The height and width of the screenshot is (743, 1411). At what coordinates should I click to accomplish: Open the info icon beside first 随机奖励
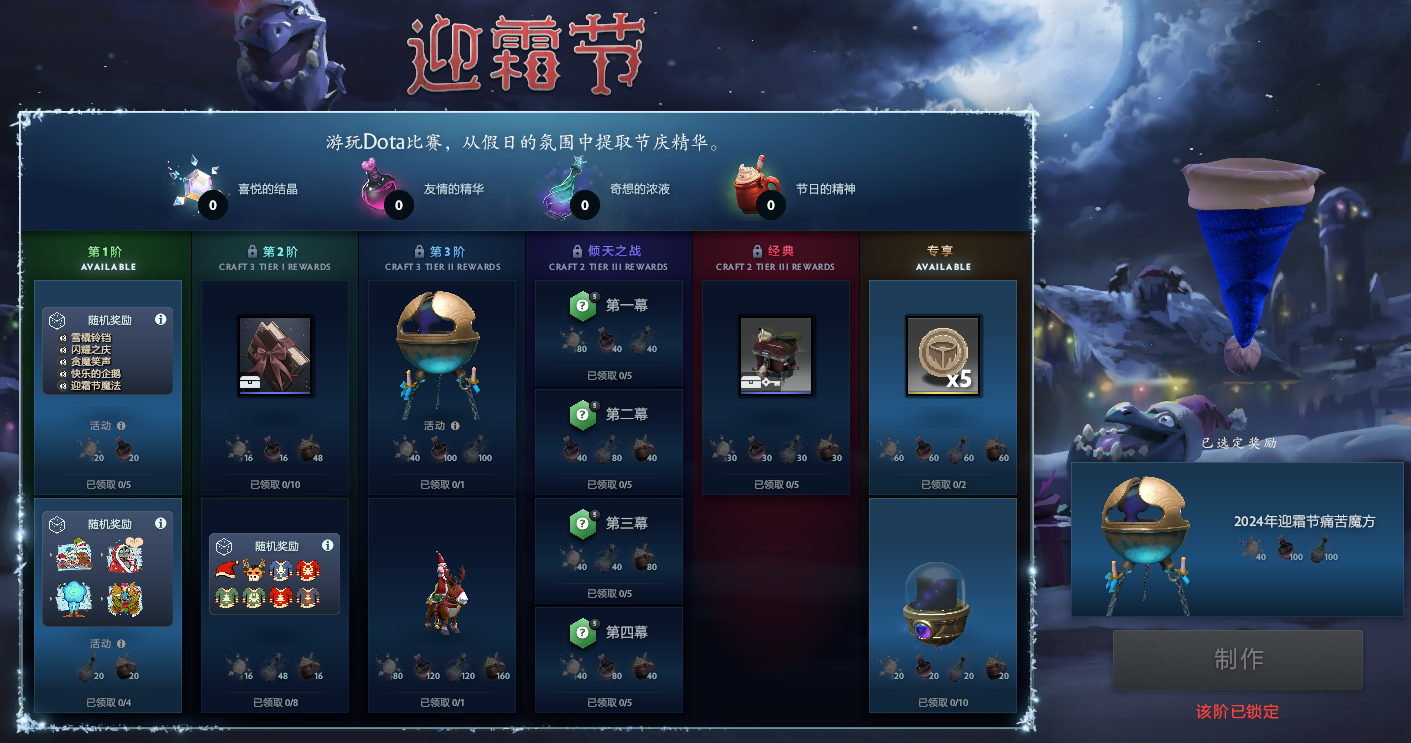162,321
